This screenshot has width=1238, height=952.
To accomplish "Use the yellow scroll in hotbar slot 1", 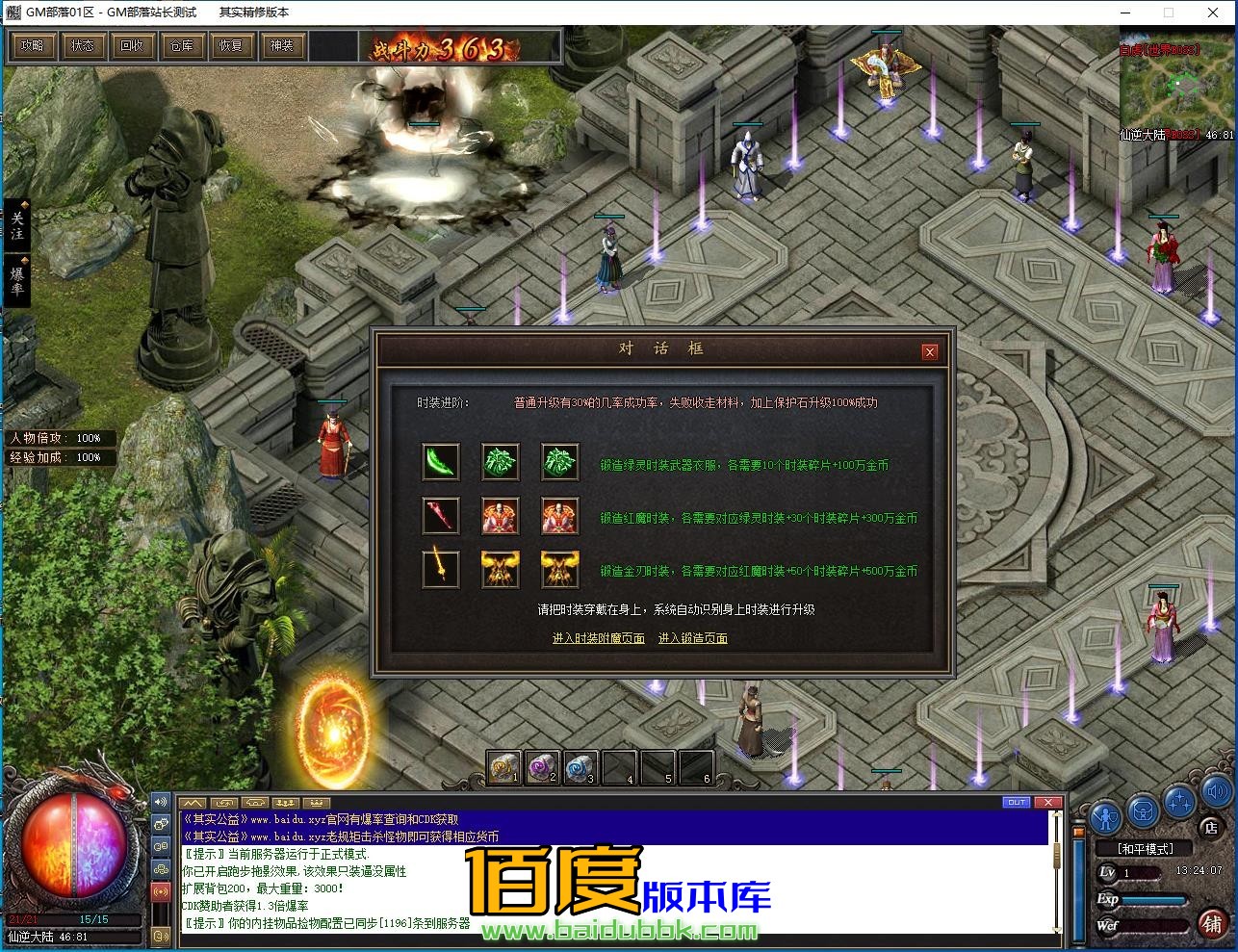I will point(503,767).
